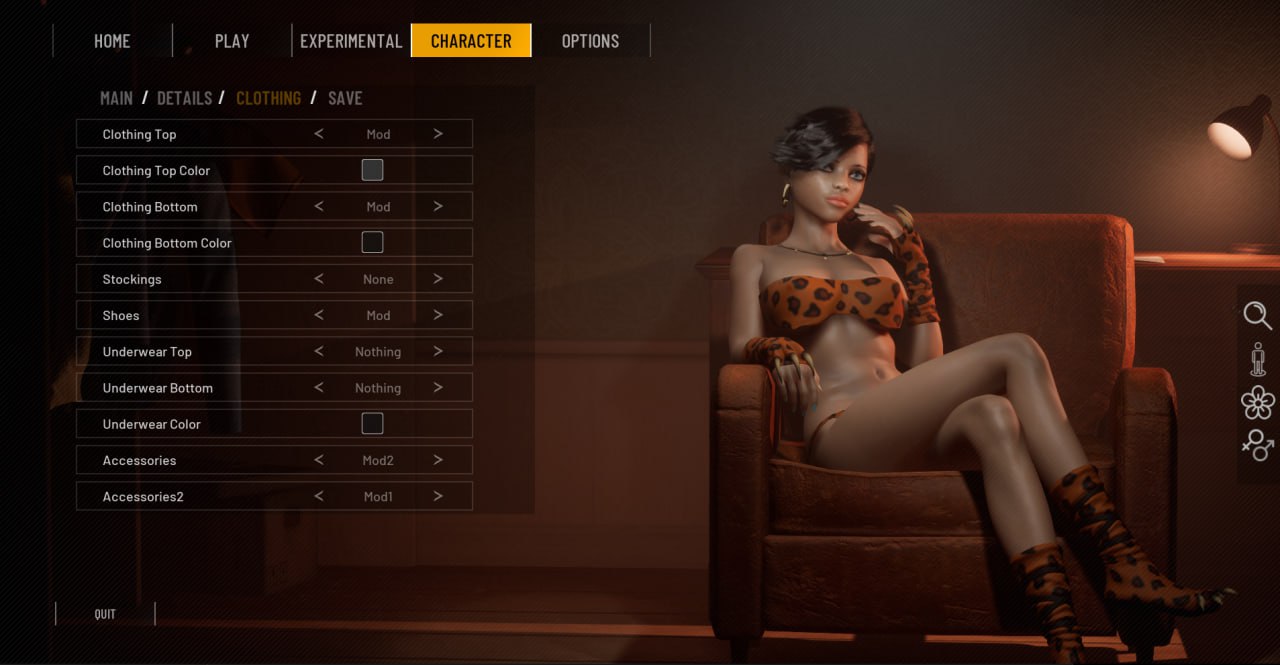Open the SAVE section
Image resolution: width=1280 pixels, height=665 pixels.
point(345,98)
